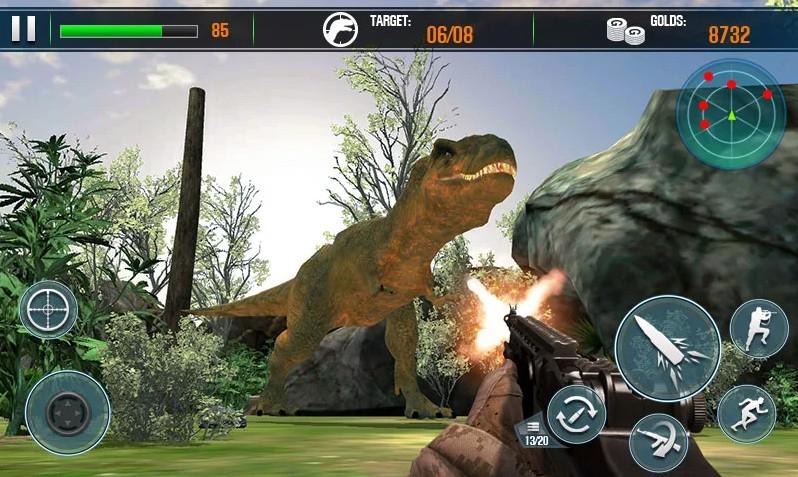The width and height of the screenshot is (798, 477).
Task: Activate the sprint running man button
Action: (x=746, y=414)
